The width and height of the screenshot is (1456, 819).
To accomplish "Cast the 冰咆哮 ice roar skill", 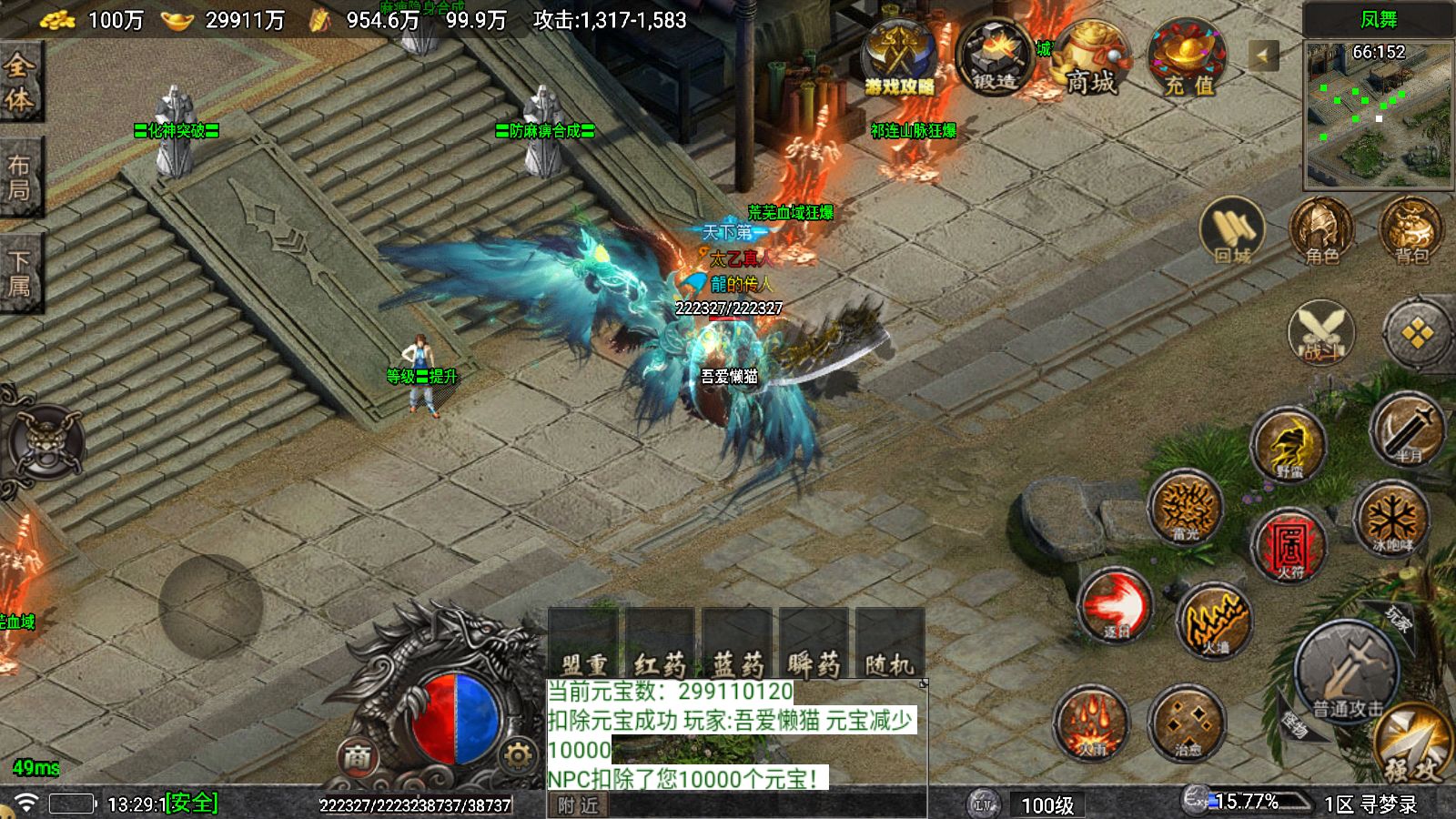I will coord(1390,519).
